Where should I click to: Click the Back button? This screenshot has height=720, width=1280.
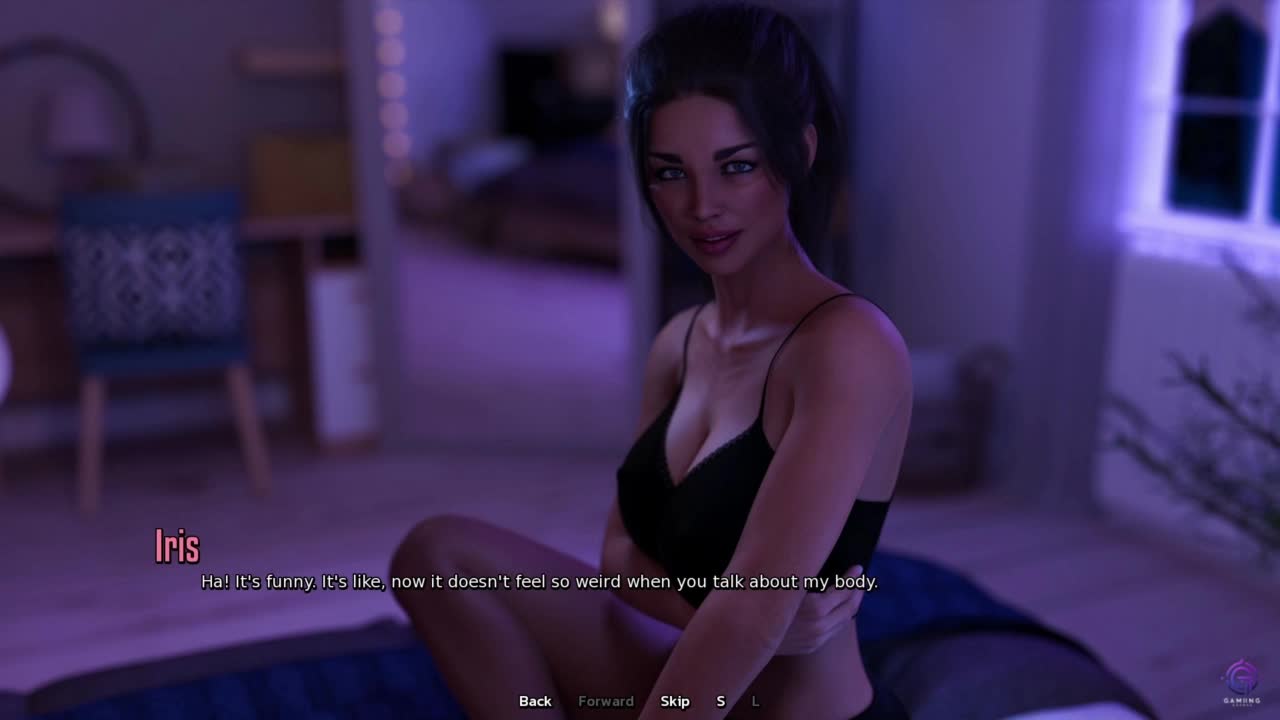point(535,701)
